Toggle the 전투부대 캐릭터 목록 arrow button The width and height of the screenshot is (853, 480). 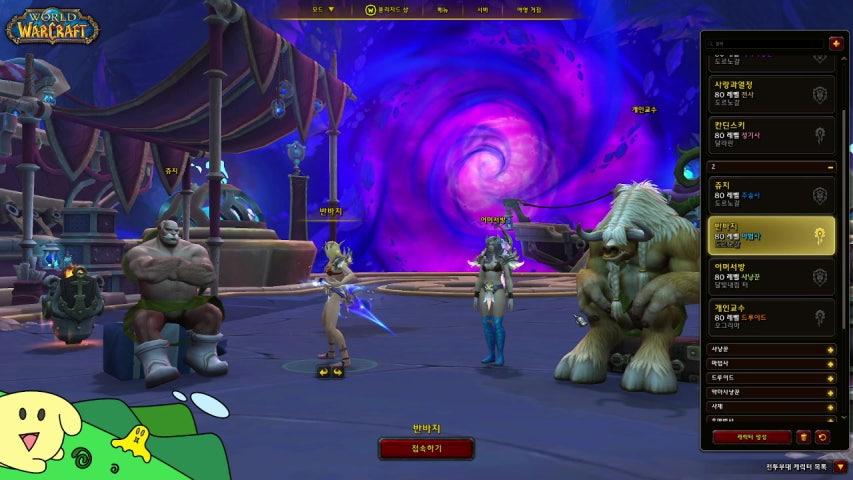(x=840, y=466)
